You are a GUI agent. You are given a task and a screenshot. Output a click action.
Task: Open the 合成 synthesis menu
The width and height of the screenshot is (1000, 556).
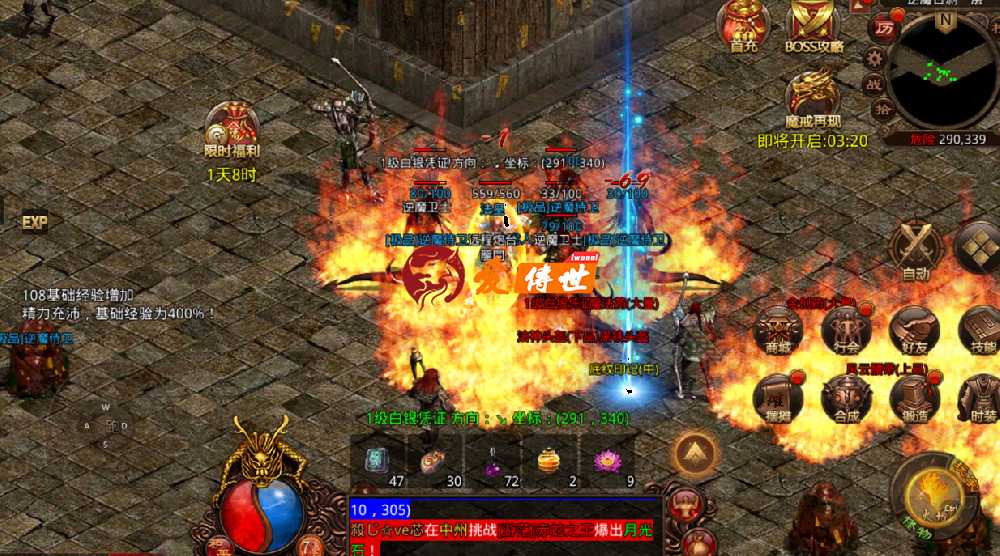click(x=847, y=396)
